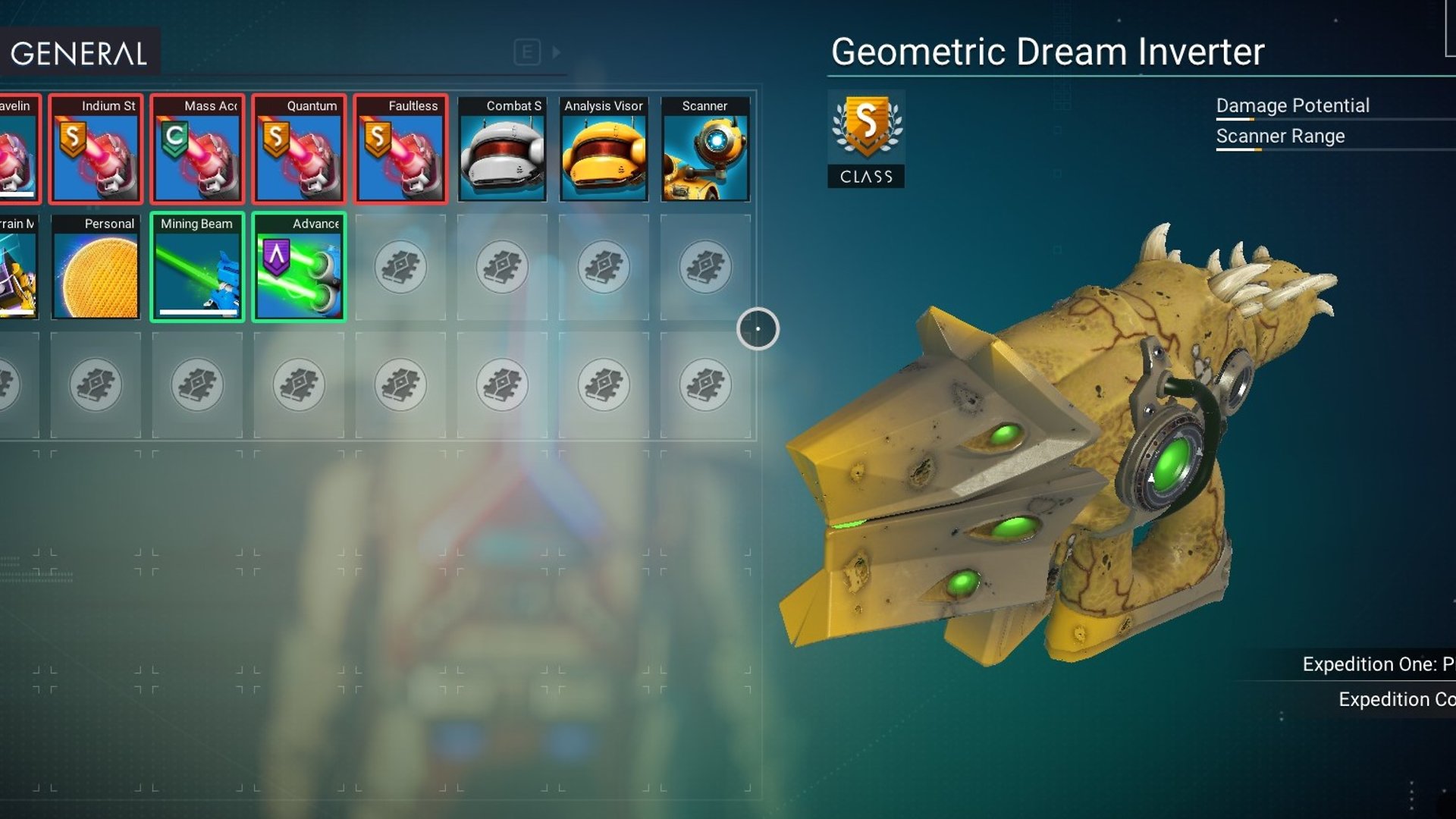Viewport: 1456px width, 819px height.
Task: Select the Mass Acc C-class module
Action: tap(197, 150)
